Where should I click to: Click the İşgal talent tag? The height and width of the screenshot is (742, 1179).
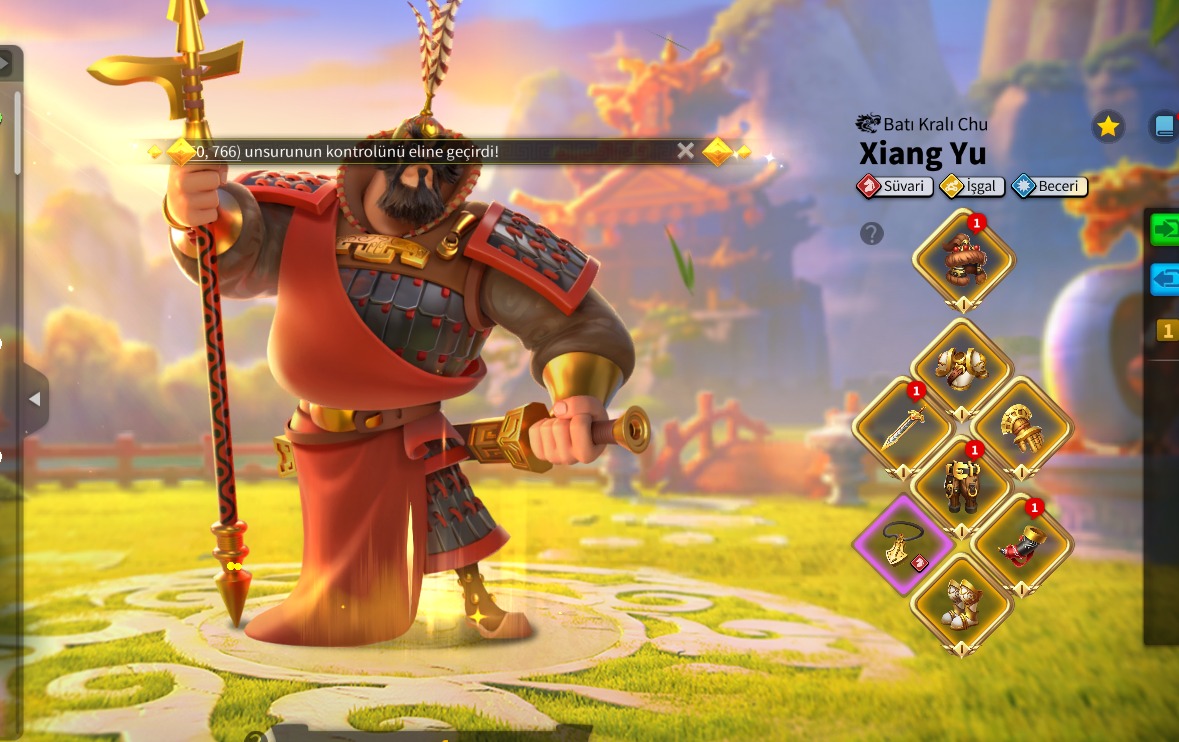pos(973,186)
